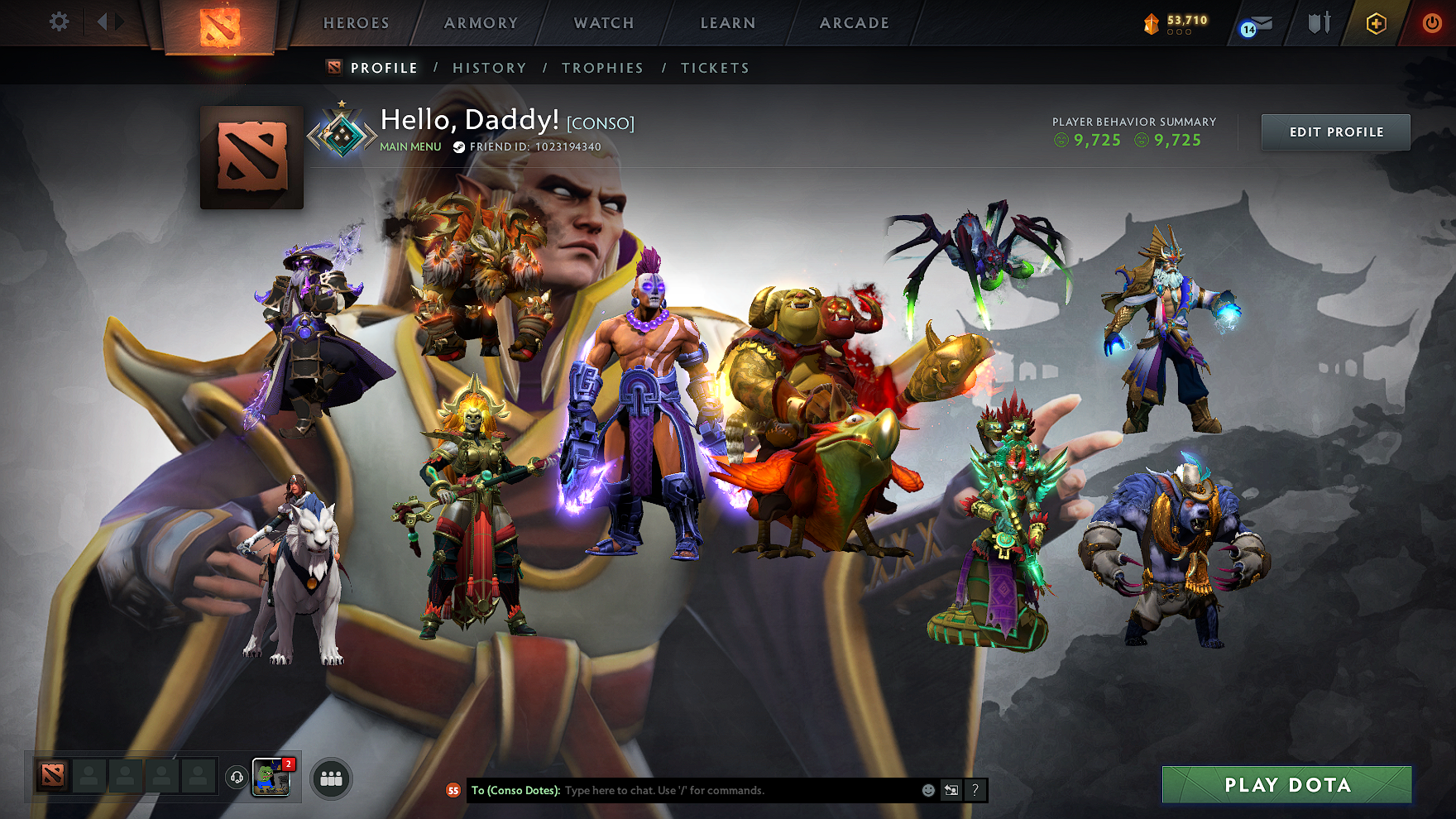Click the orange shard gem icon
The image size is (1456, 819).
[x=1150, y=23]
